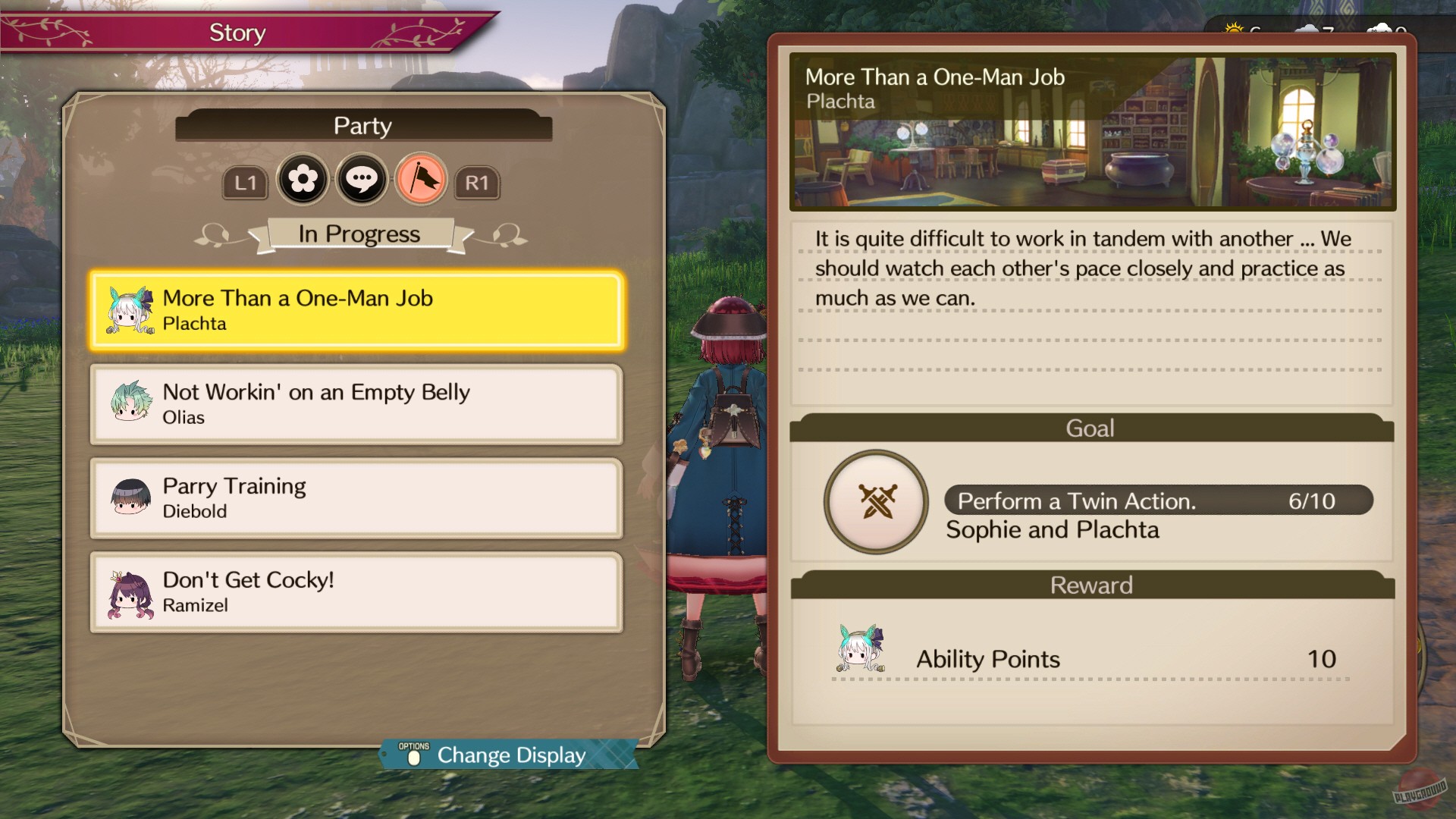Click the crossed swords Goal icon
The height and width of the screenshot is (819, 1456).
pos(876,501)
